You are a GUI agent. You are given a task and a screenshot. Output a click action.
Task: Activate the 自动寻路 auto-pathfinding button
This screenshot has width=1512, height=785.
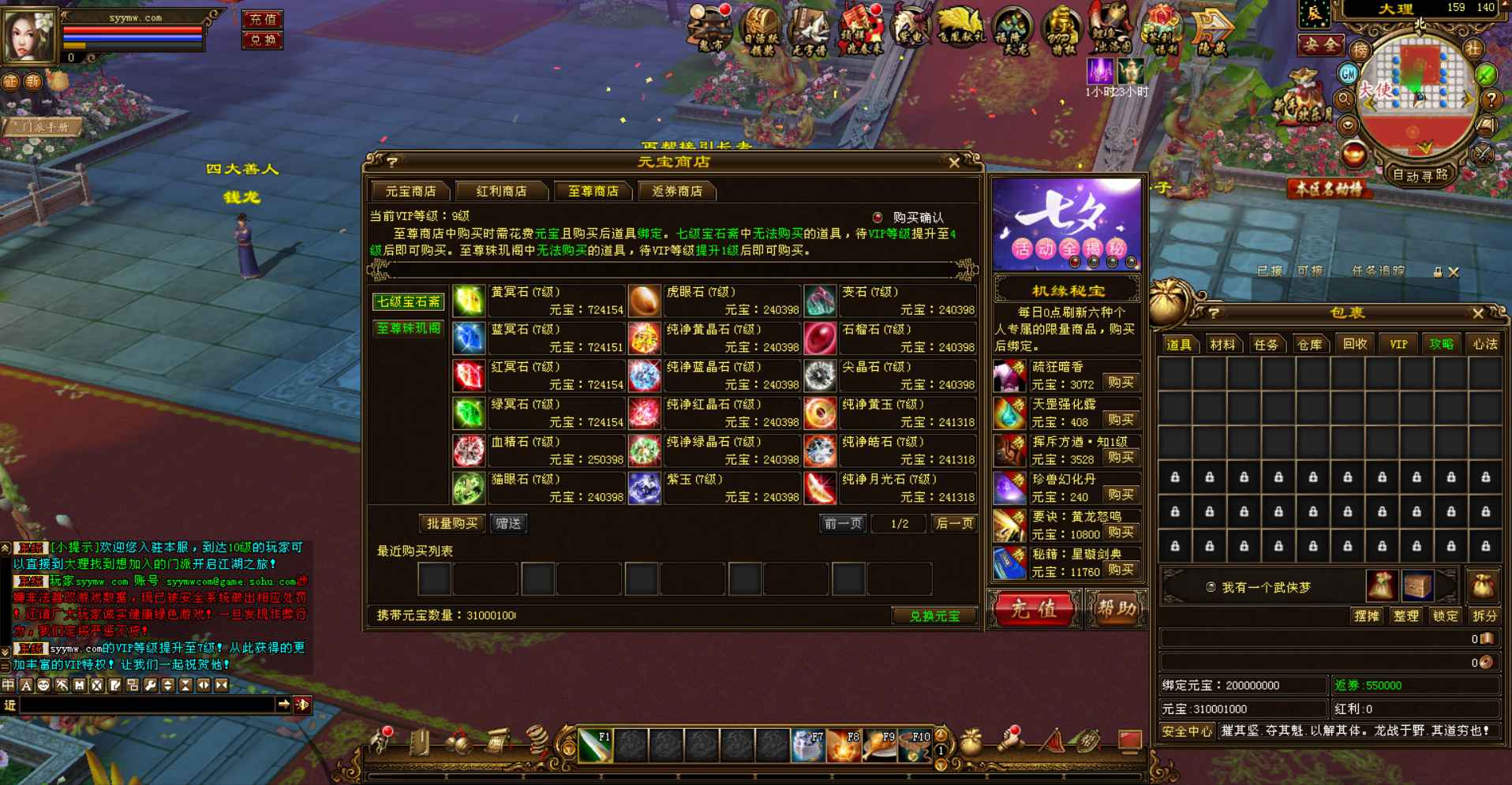(1420, 175)
